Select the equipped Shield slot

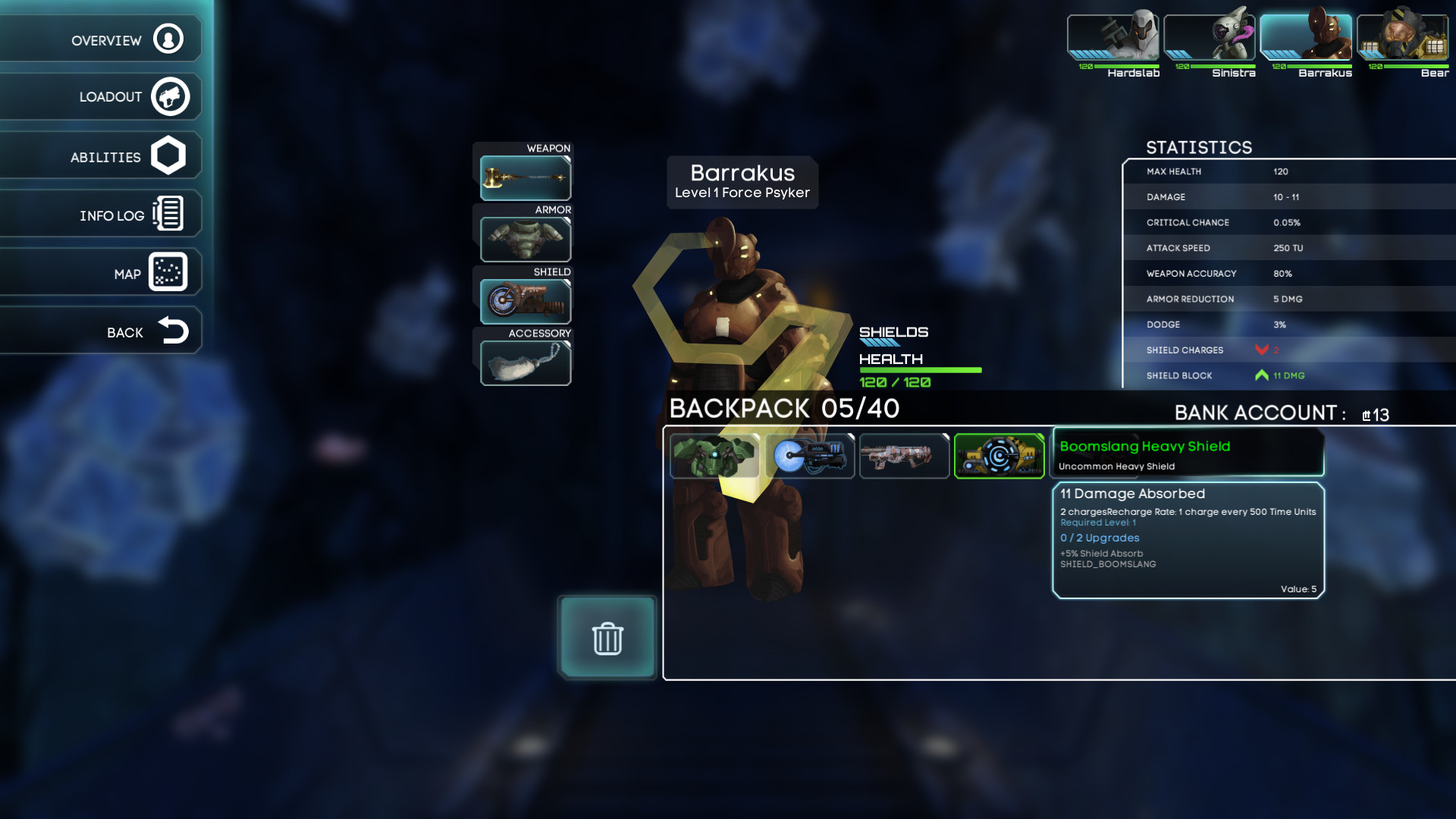coord(525,300)
